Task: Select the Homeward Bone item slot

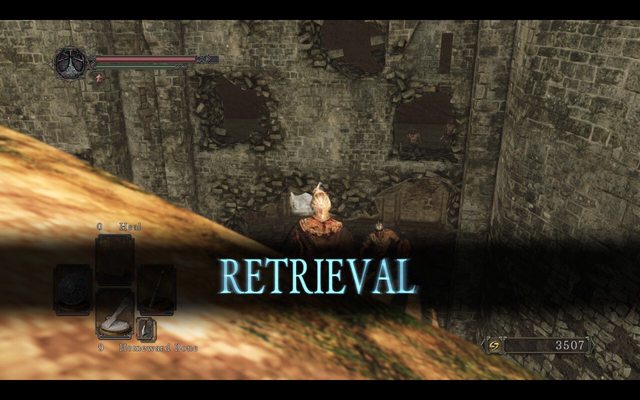Action: (x=114, y=314)
